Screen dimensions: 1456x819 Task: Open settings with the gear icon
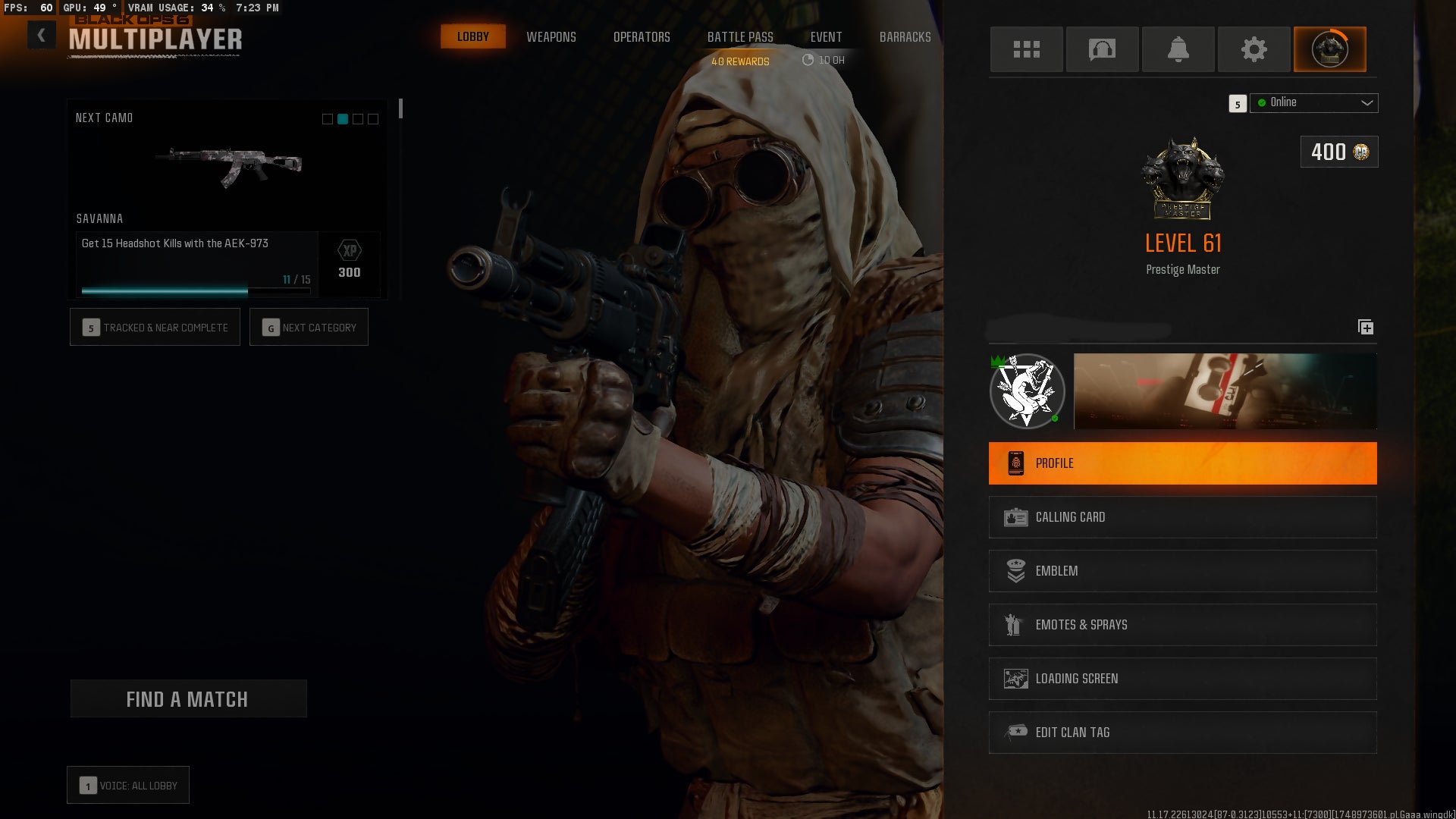coord(1254,49)
